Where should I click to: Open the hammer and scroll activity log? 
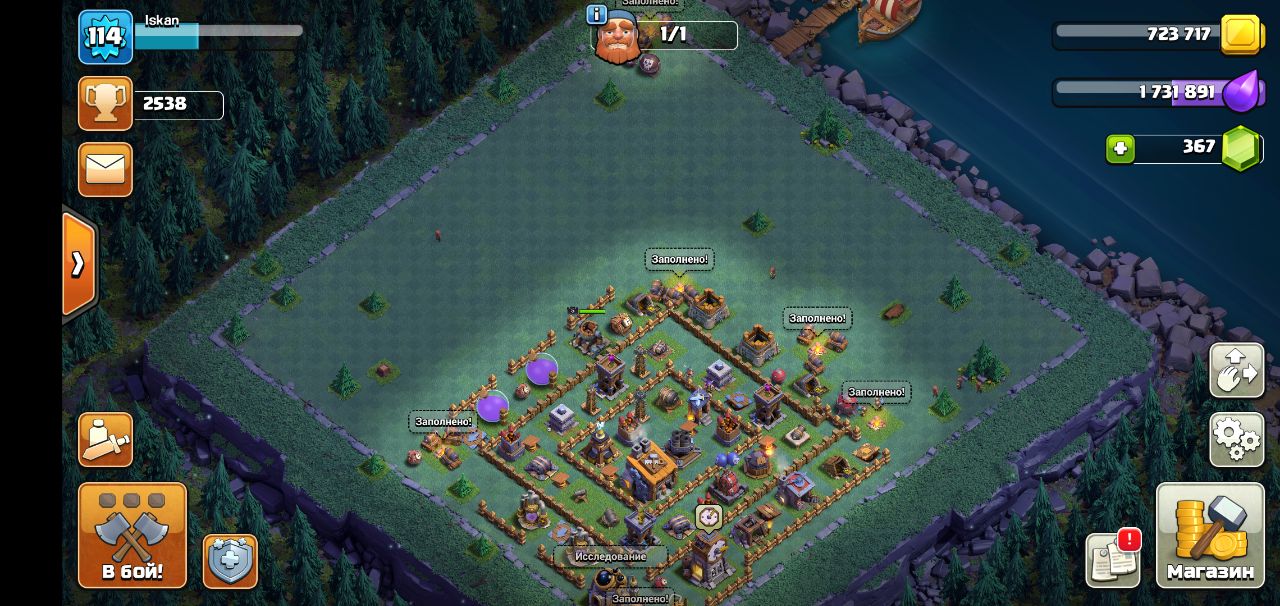click(x=105, y=439)
